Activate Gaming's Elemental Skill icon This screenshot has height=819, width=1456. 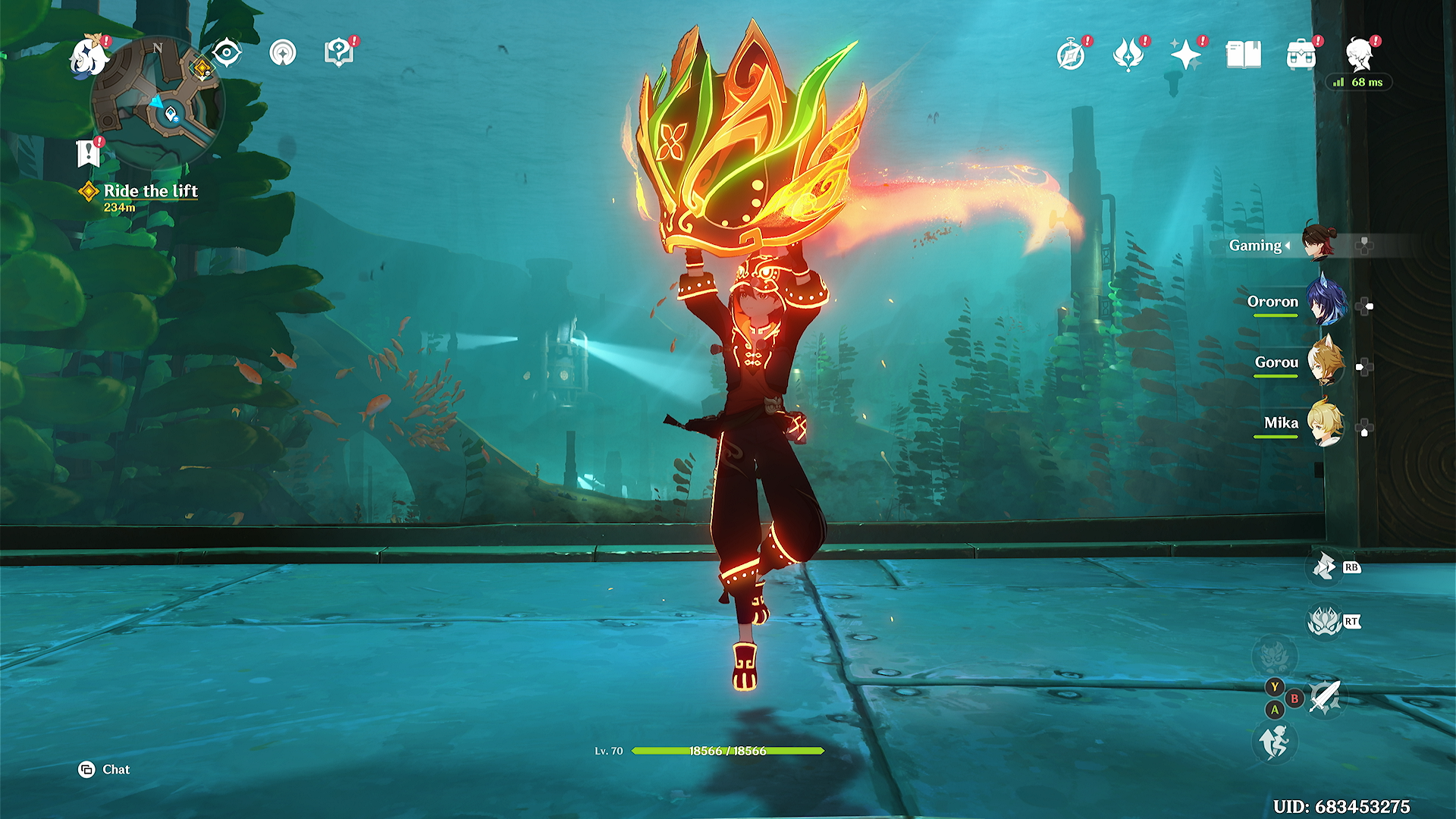click(1324, 566)
